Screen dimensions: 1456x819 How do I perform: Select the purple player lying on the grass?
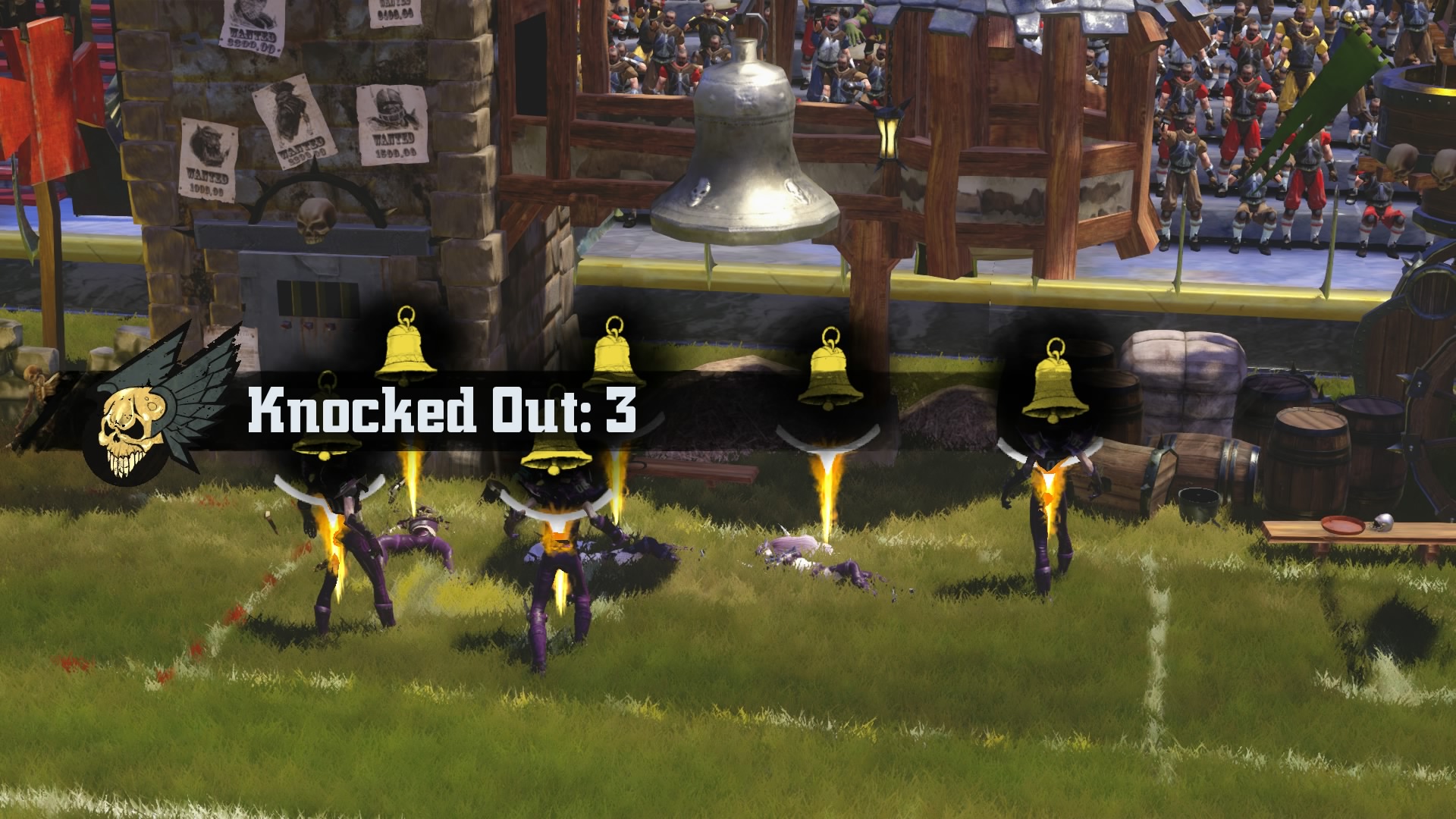[421, 535]
